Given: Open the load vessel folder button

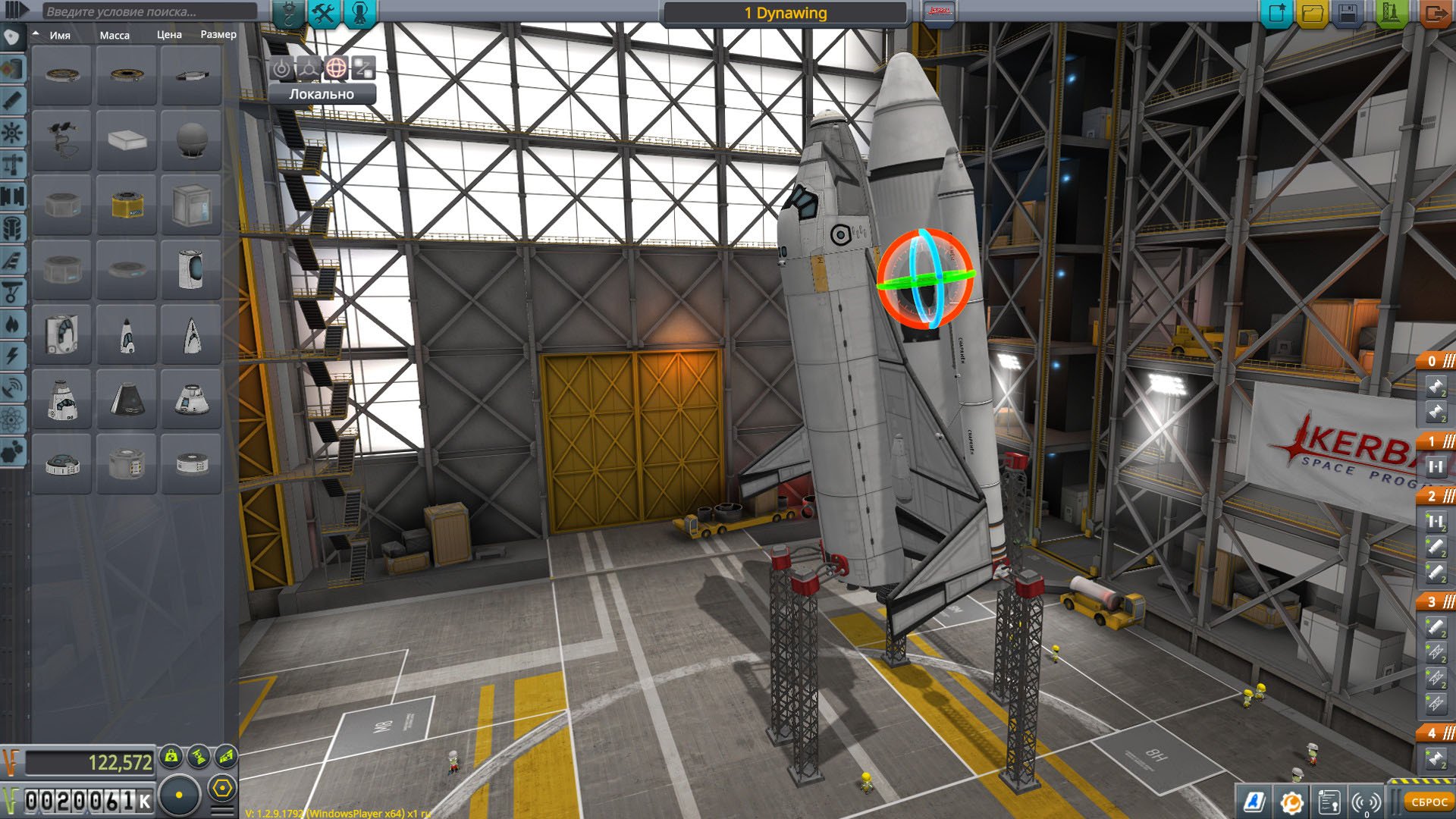Looking at the screenshot, I should [1312, 13].
